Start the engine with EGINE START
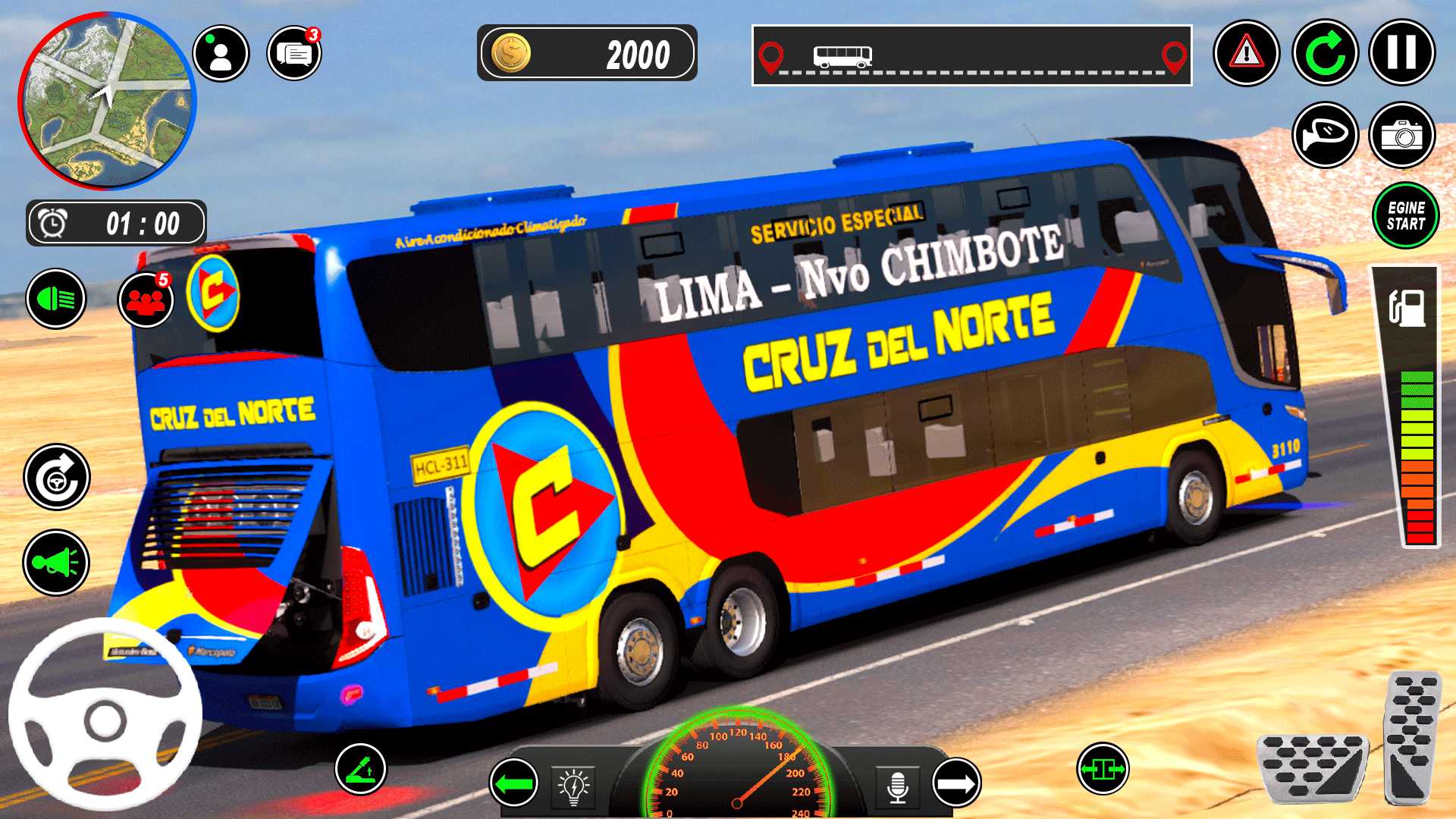 [x=1405, y=215]
